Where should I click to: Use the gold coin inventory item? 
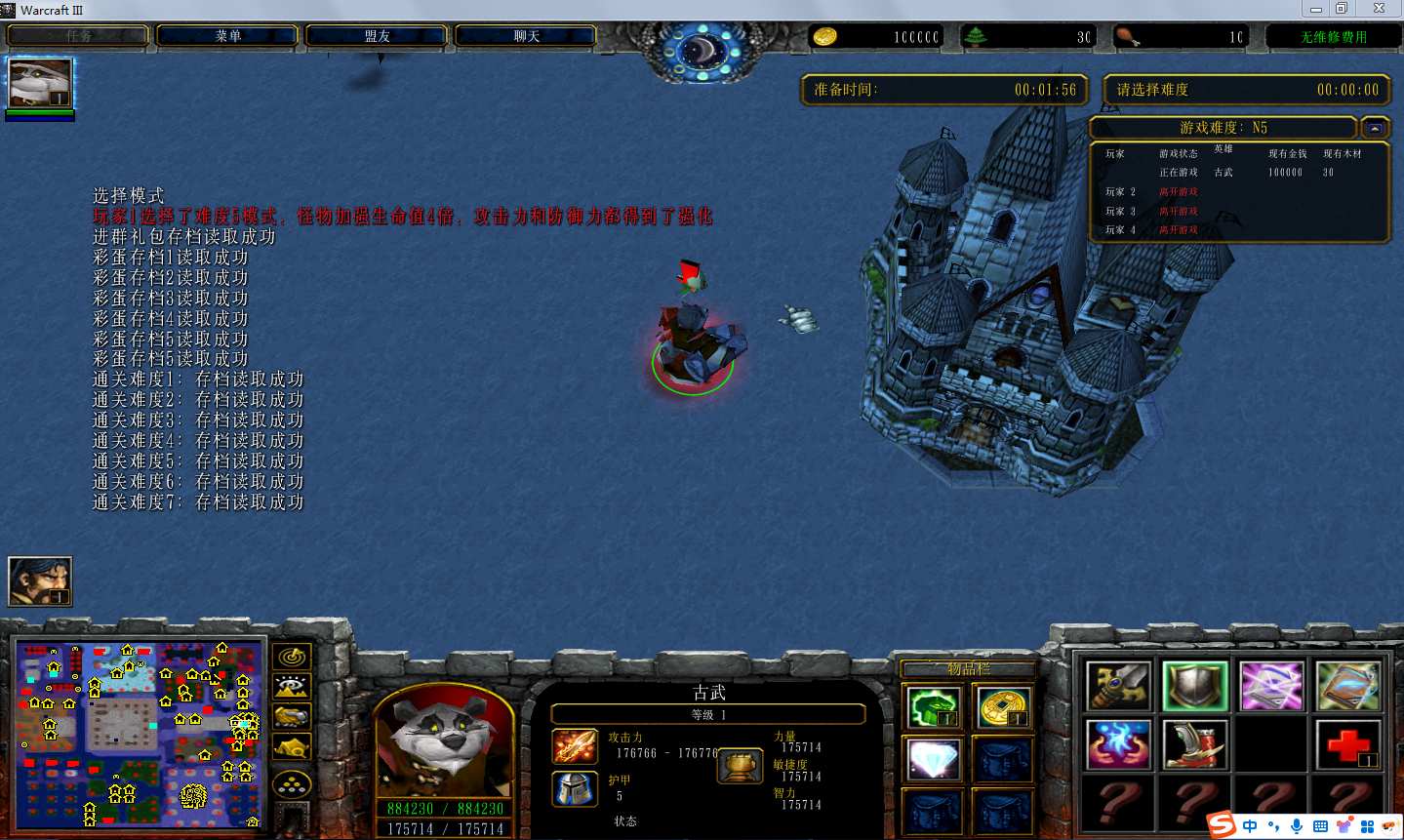coord(1002,707)
